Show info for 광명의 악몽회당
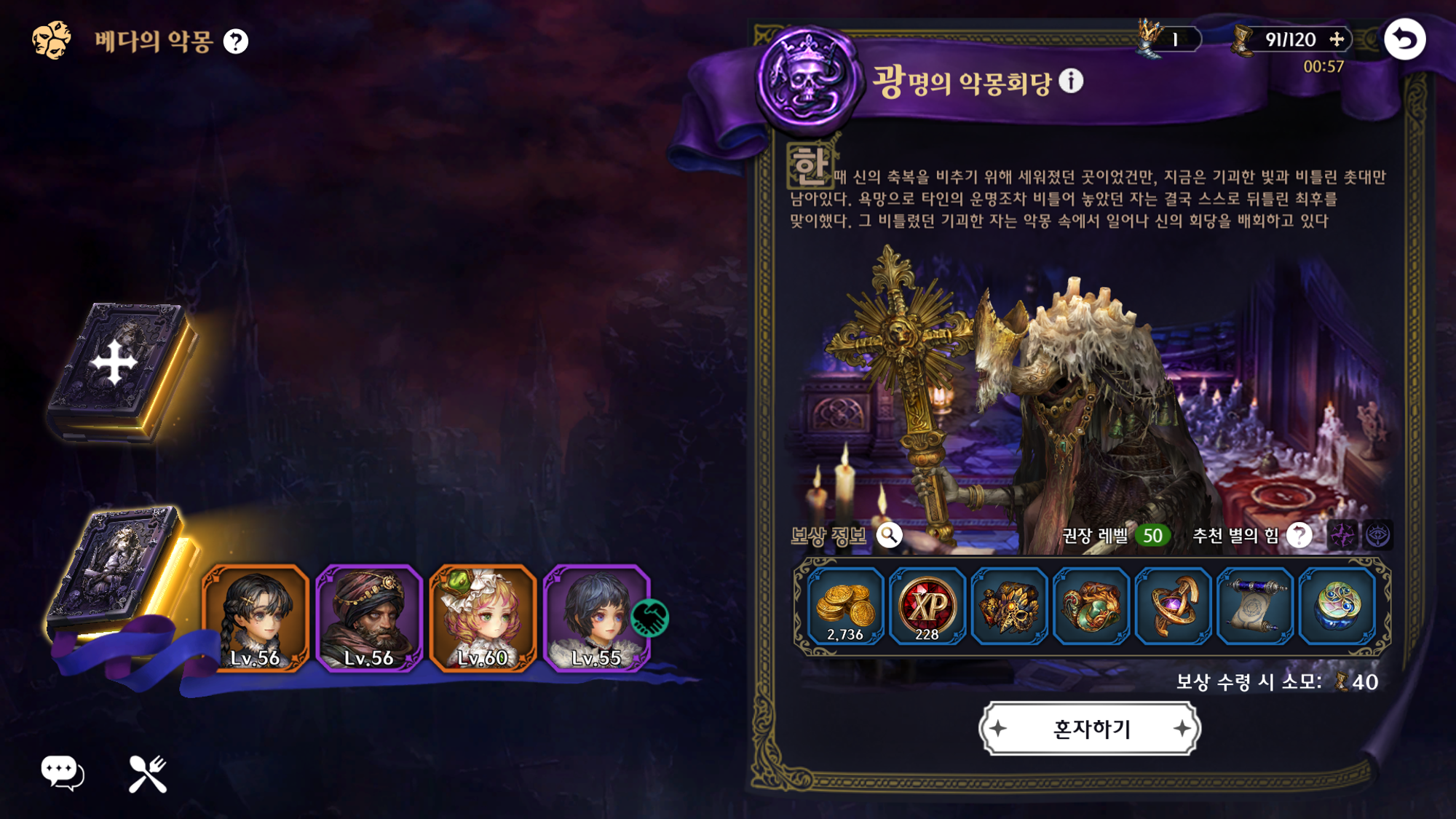The image size is (1456, 819). pyautogui.click(x=1071, y=81)
